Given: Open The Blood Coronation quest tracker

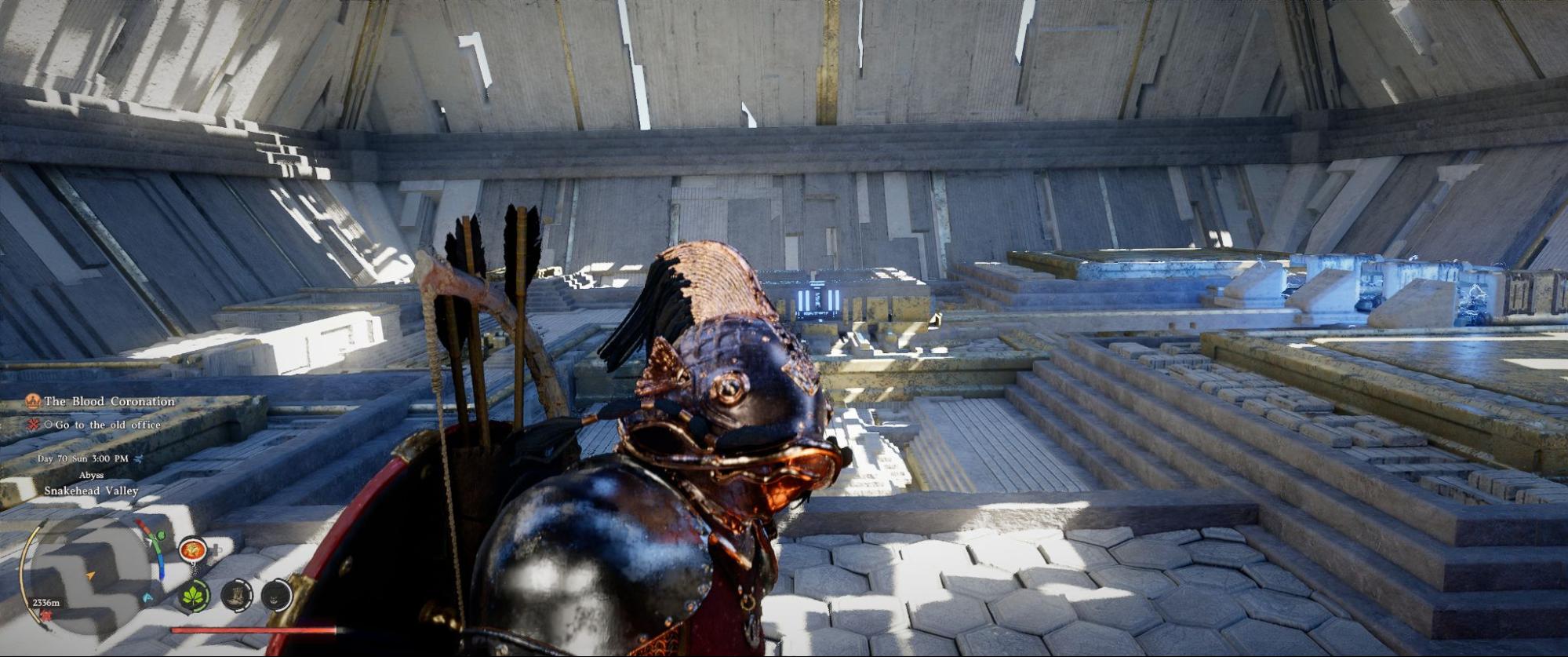Looking at the screenshot, I should (x=108, y=401).
